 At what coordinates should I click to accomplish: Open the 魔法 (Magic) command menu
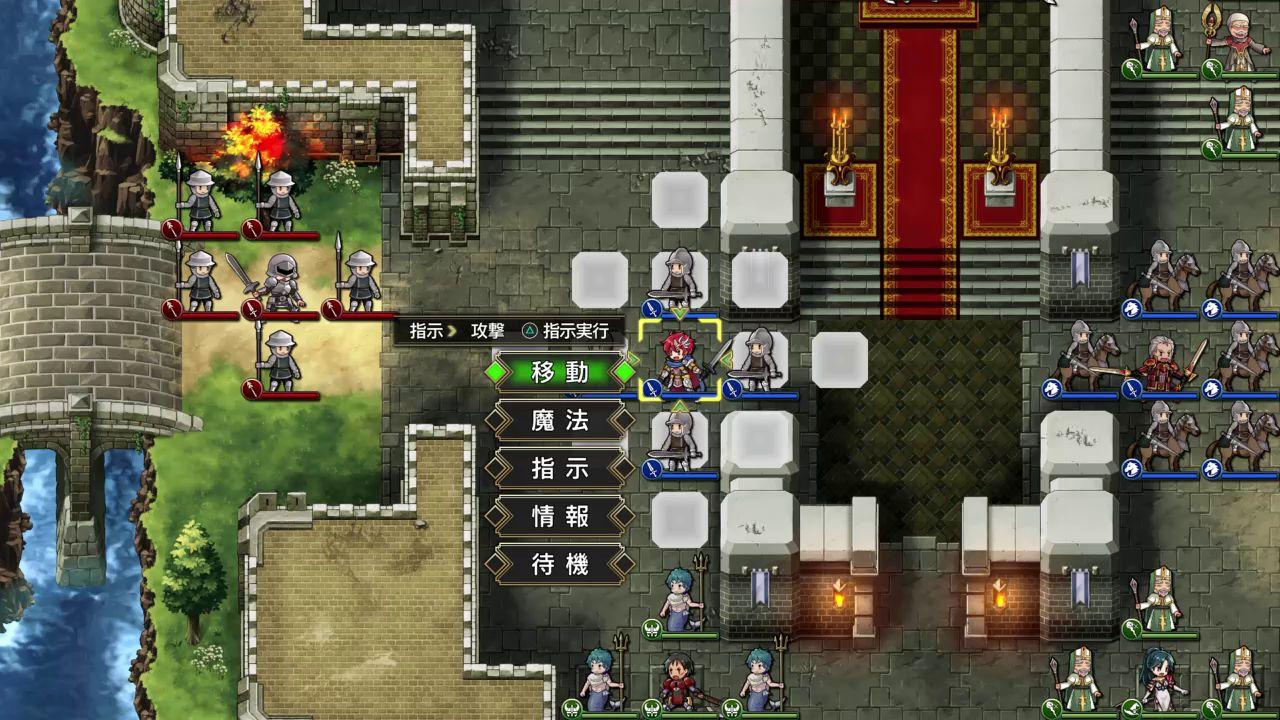click(558, 421)
